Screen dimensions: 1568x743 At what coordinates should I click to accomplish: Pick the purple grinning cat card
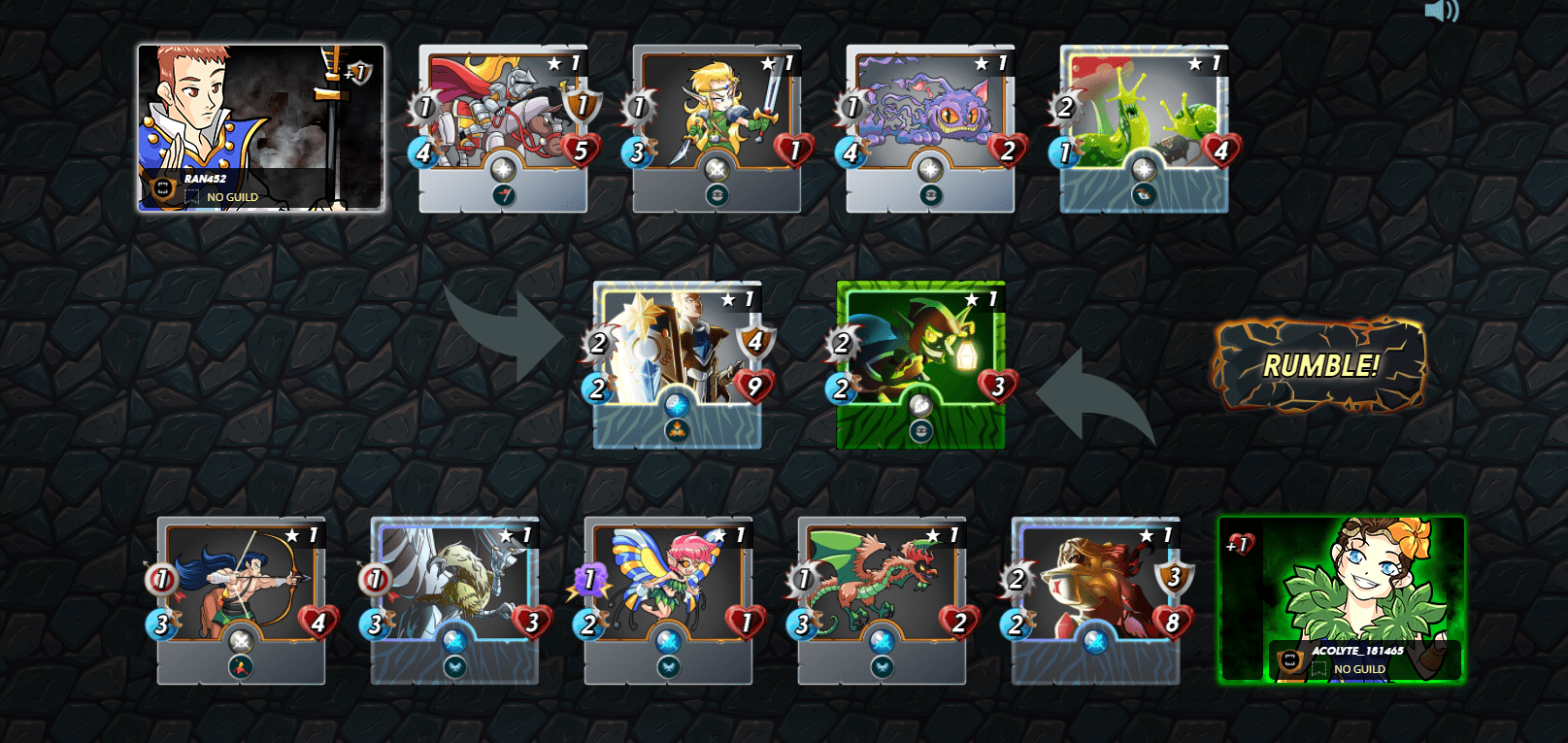tap(930, 127)
